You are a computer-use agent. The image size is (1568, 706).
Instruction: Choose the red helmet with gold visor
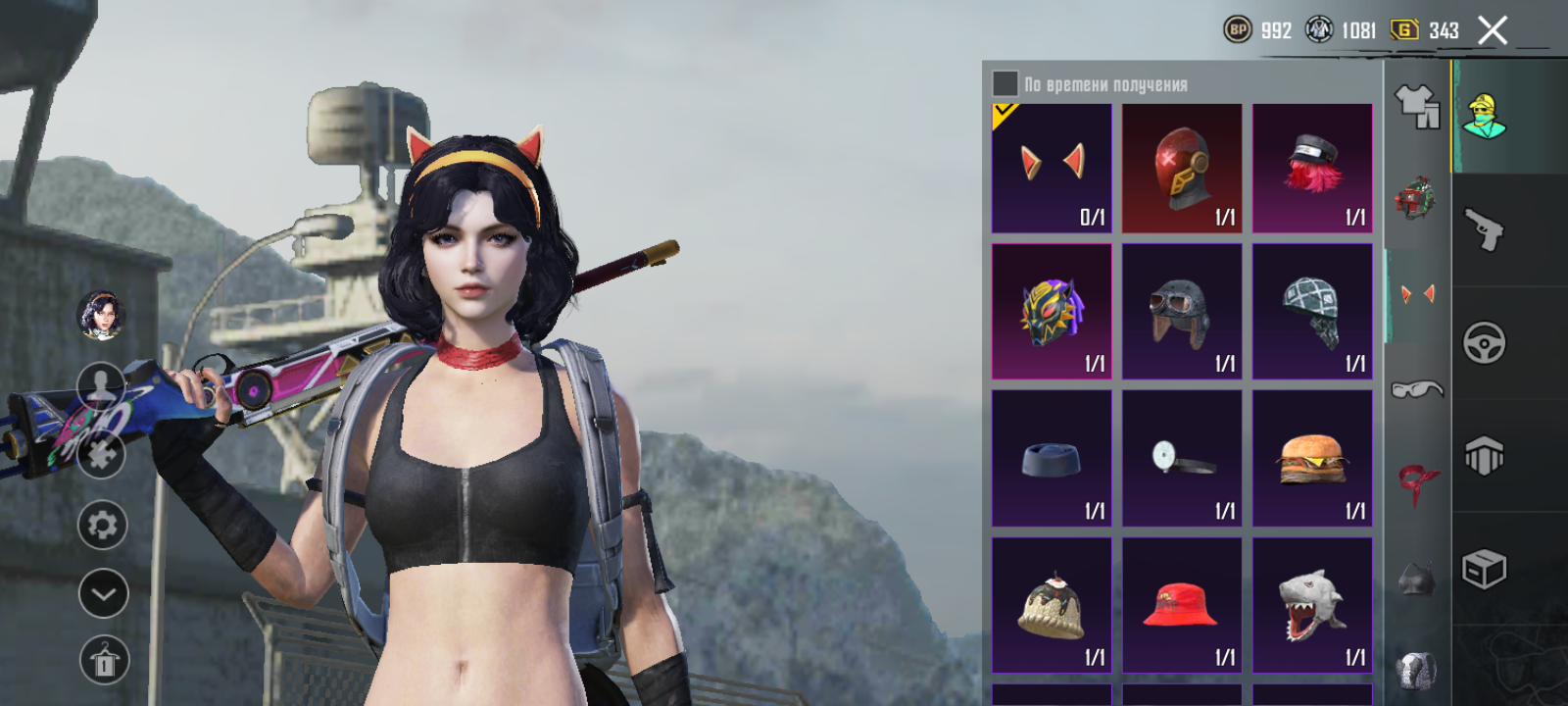[x=1182, y=168]
